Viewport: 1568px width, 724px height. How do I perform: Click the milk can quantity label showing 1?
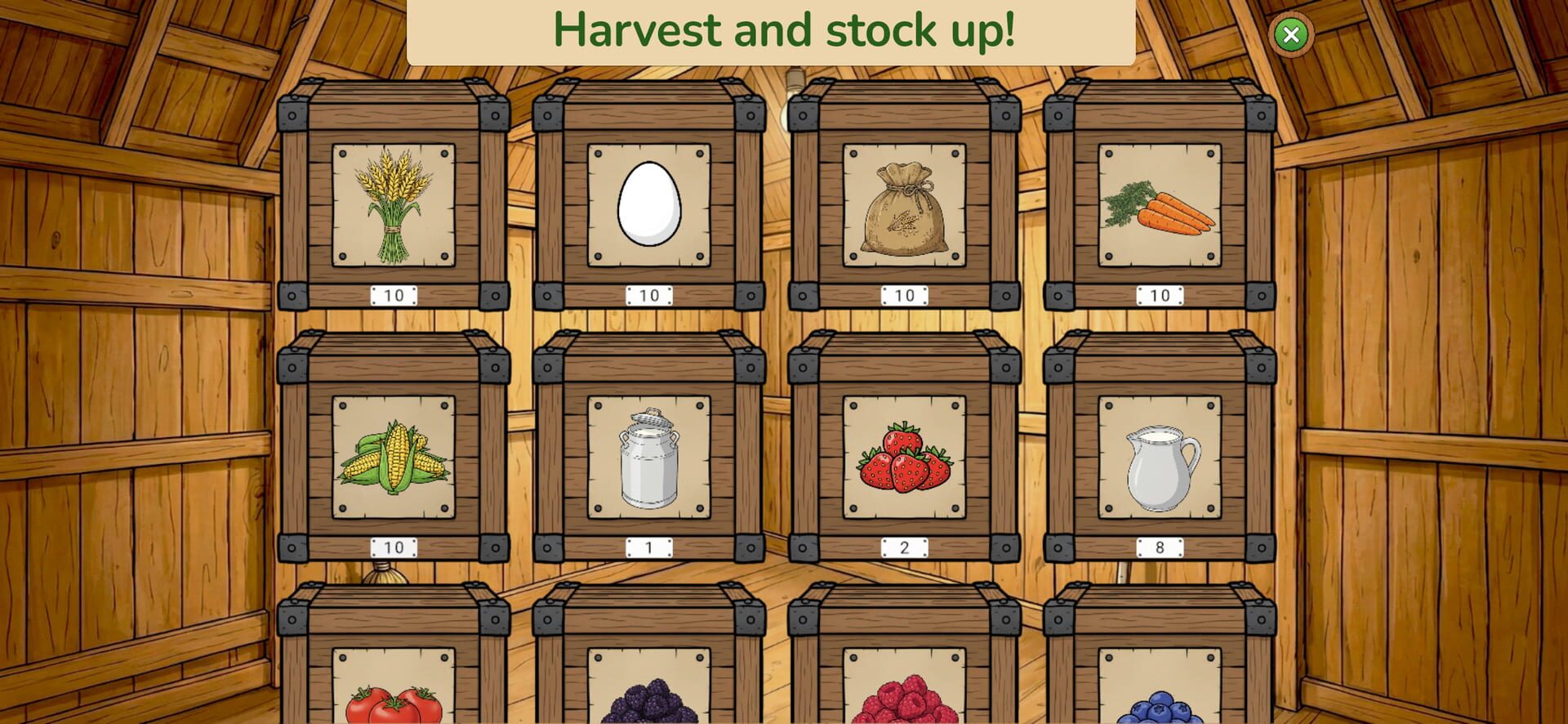649,548
